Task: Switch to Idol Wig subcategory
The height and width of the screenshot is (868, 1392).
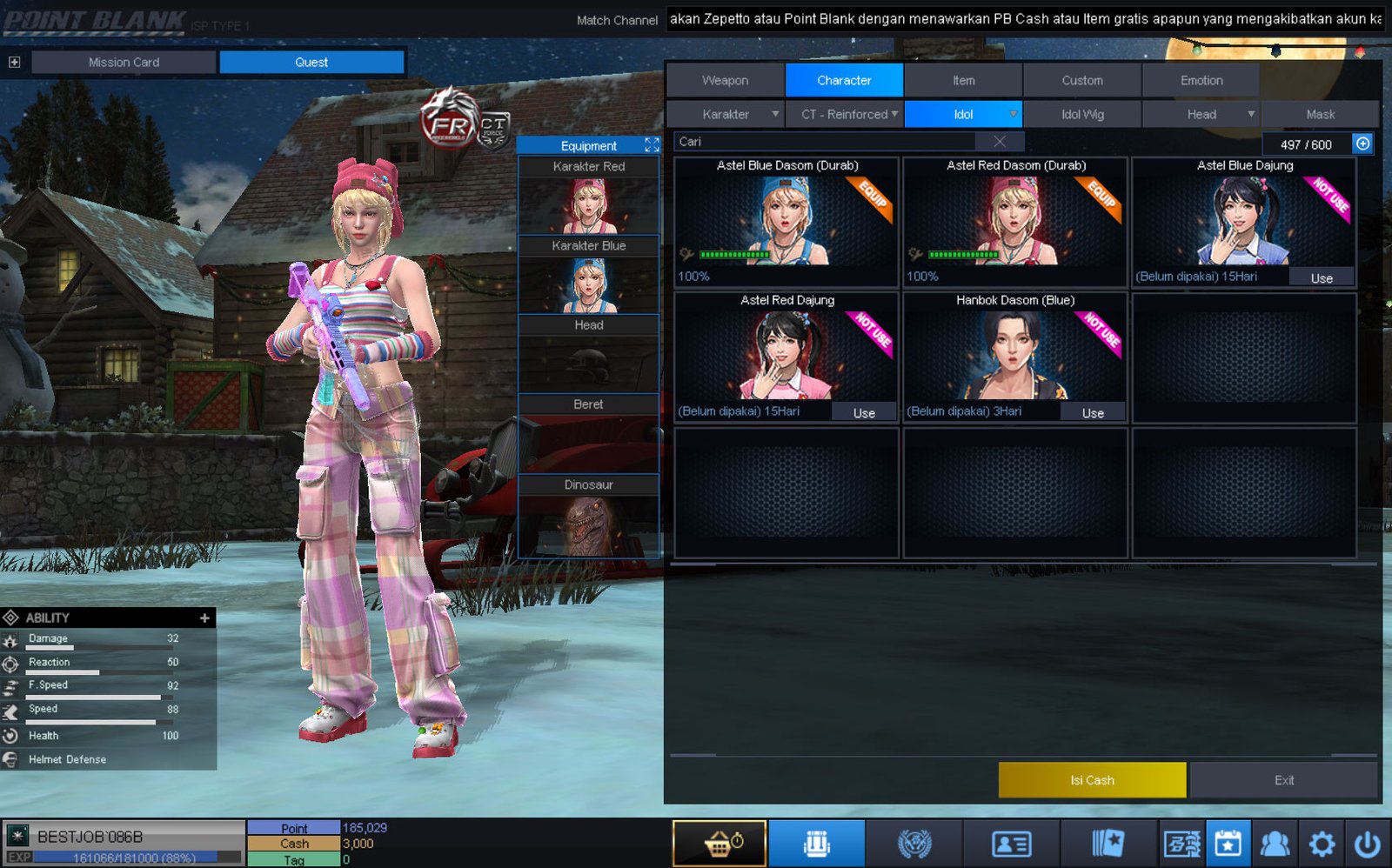Action: coord(1082,114)
